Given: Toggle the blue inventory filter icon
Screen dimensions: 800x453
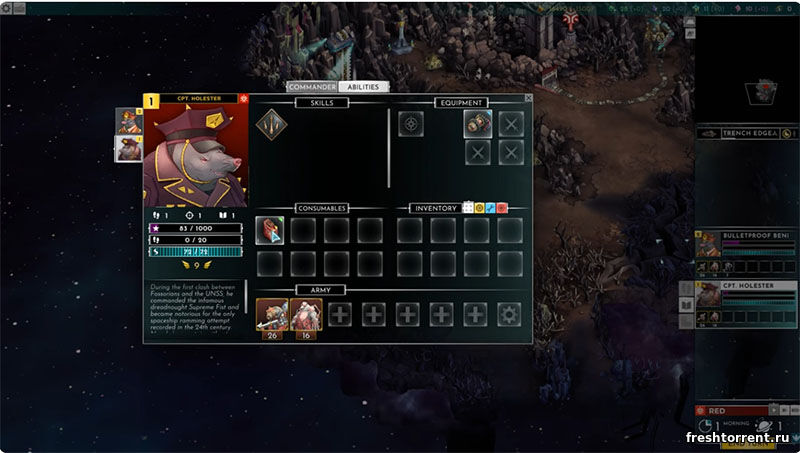Looking at the screenshot, I should coord(490,208).
